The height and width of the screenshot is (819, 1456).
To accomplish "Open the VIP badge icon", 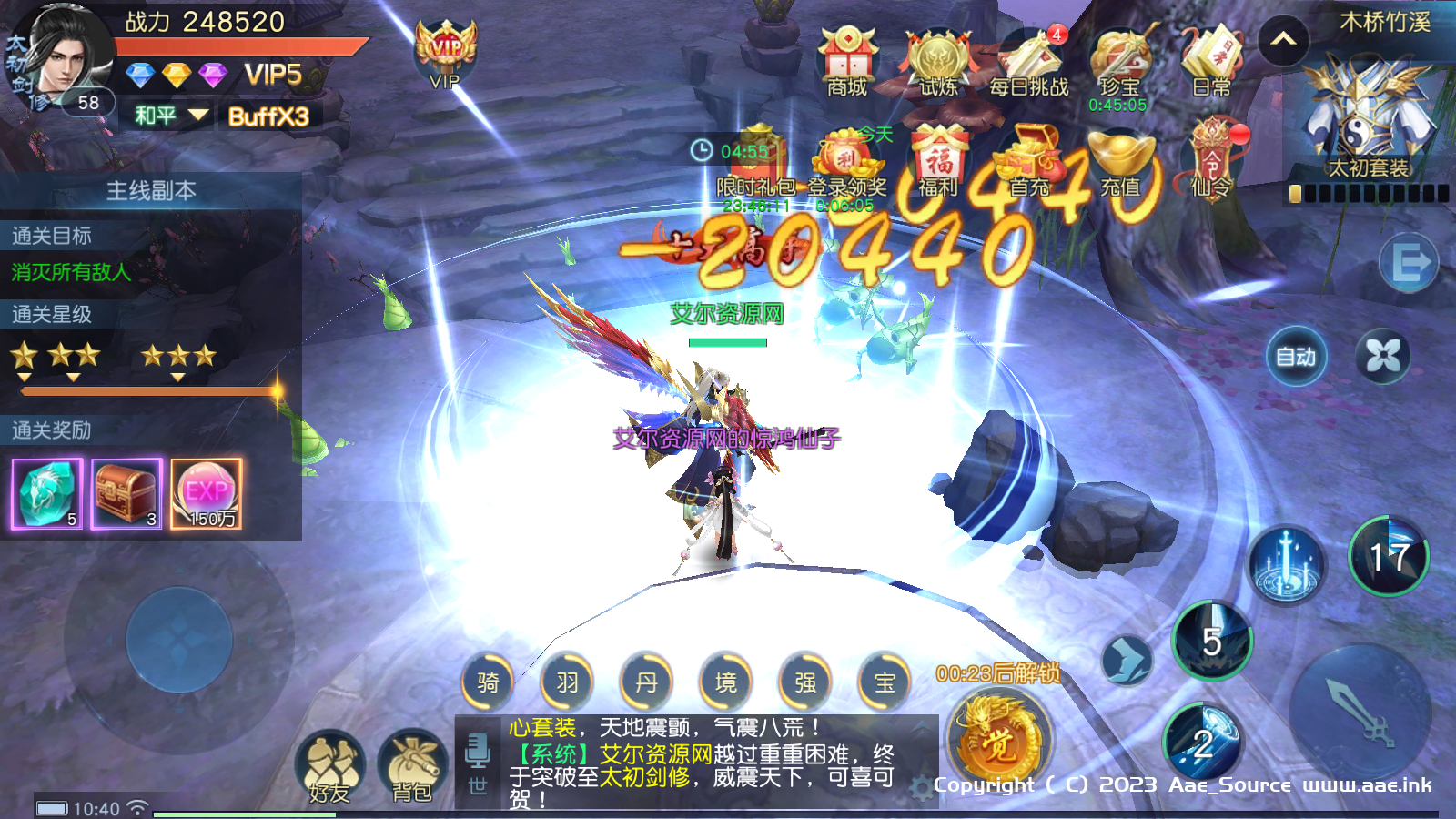I will (x=445, y=55).
